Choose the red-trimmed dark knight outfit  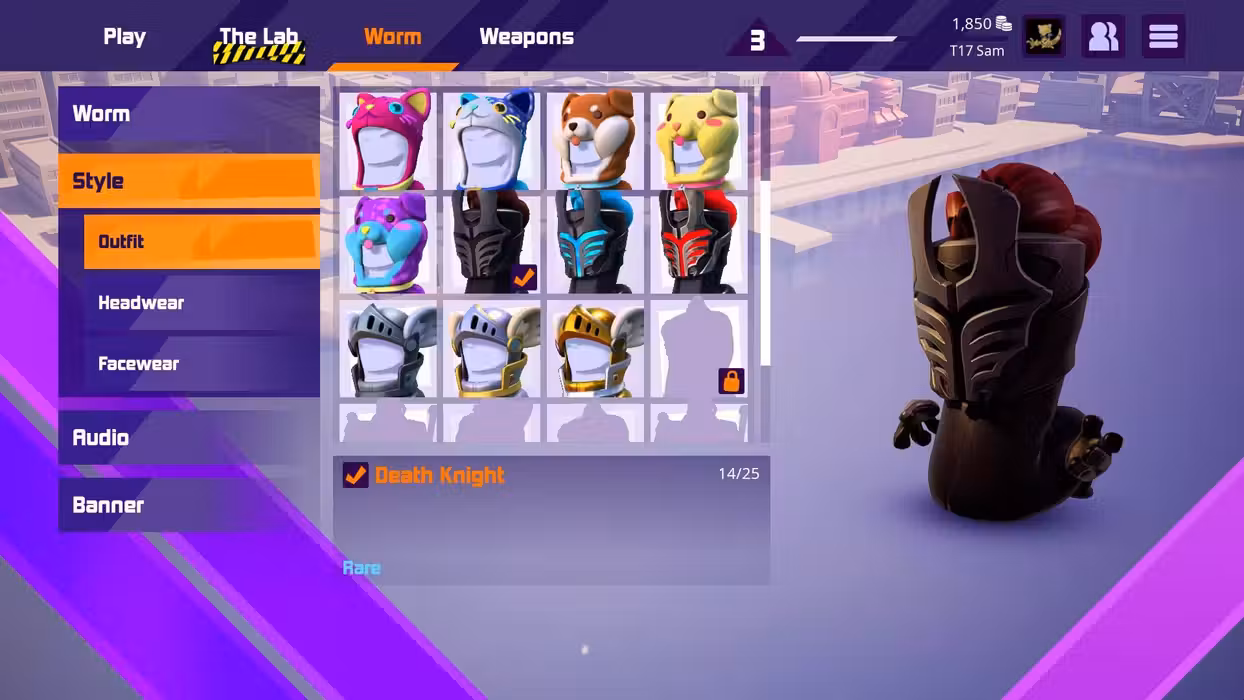[699, 244]
